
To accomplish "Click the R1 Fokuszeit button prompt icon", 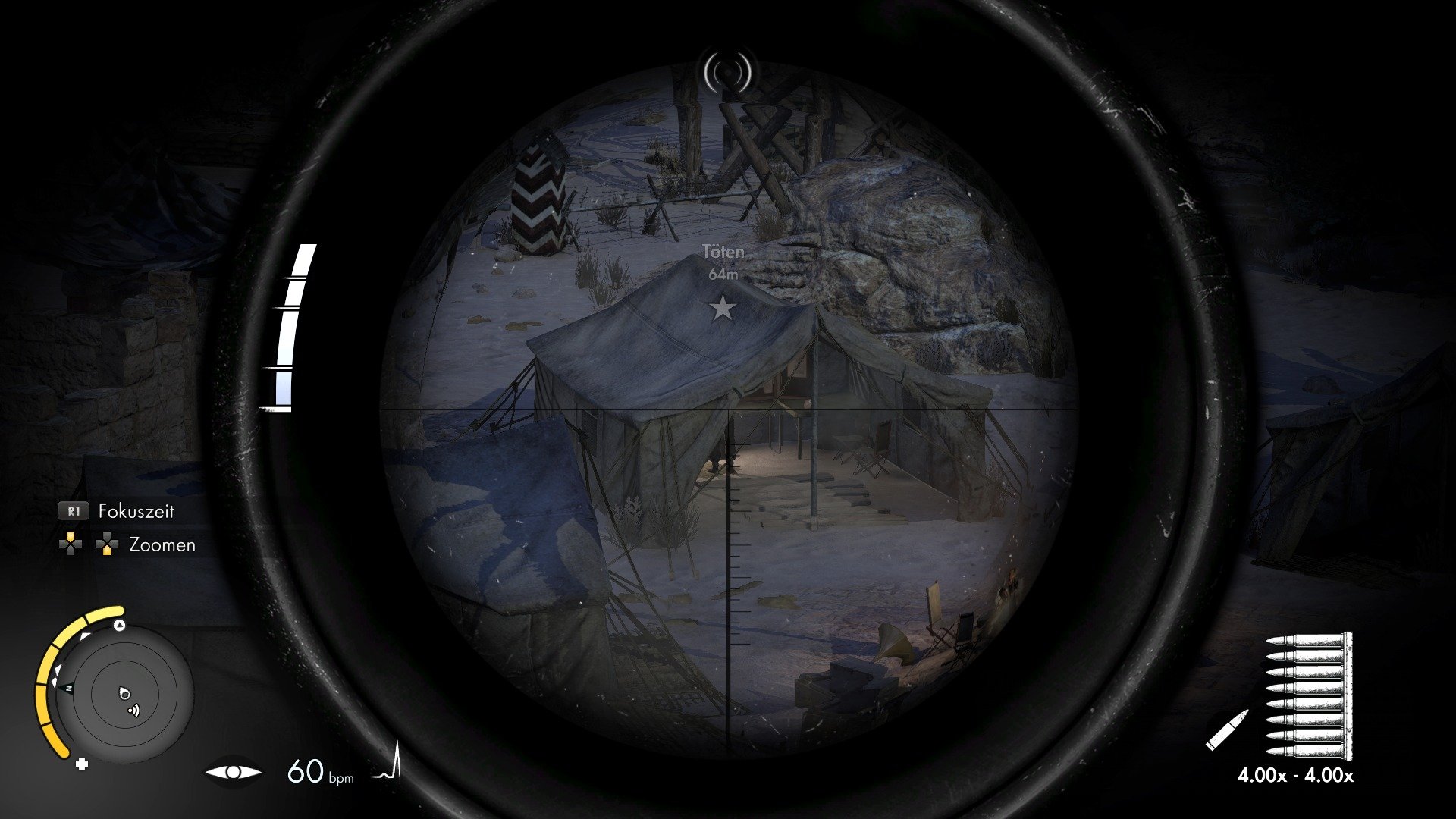I will tap(74, 511).
